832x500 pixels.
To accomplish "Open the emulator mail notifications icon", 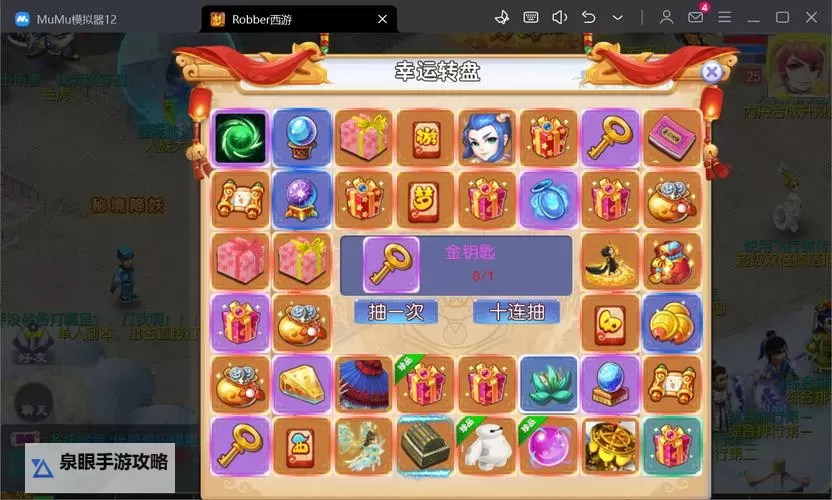I will point(695,17).
